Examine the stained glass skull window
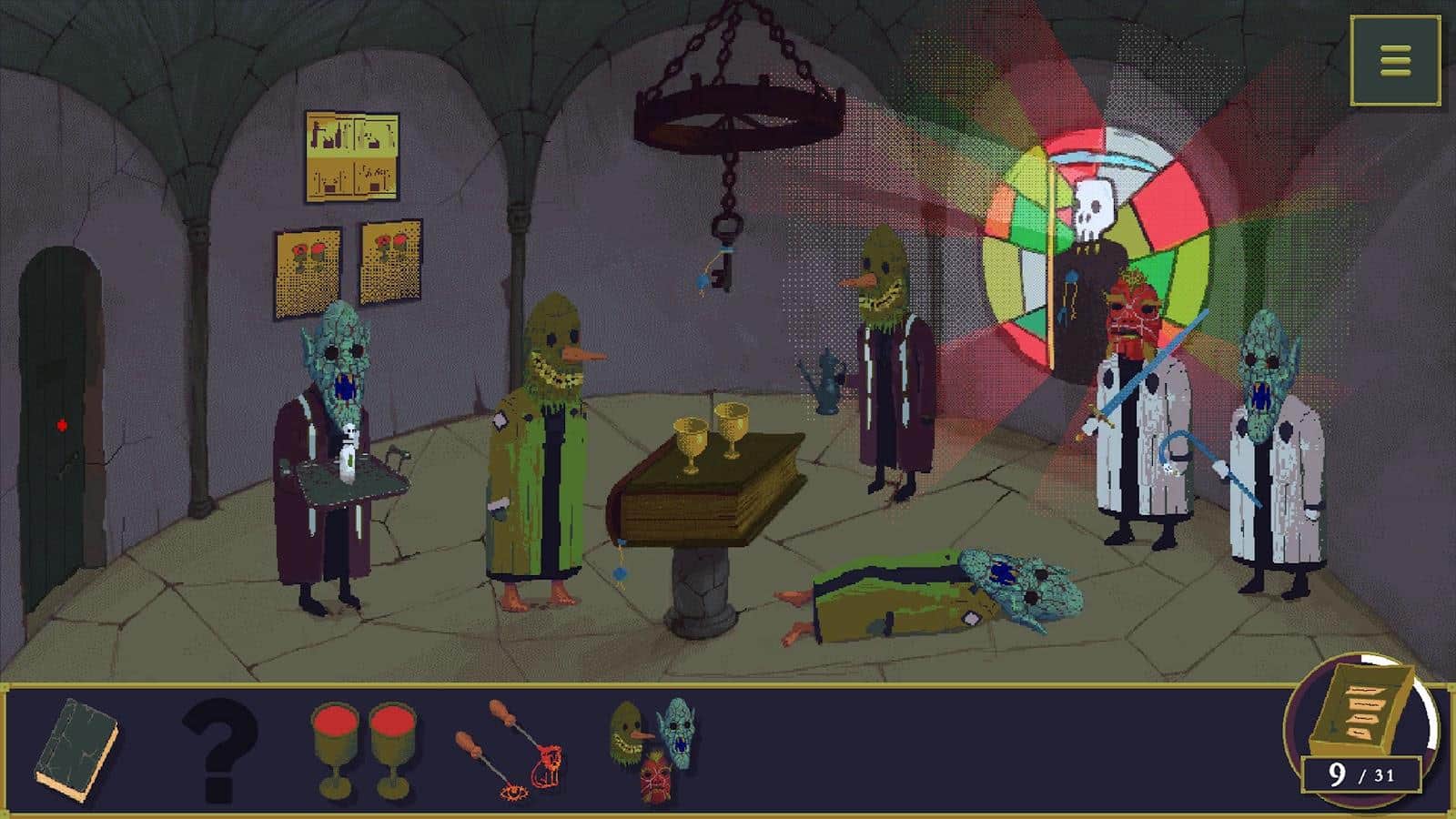This screenshot has height=819, width=1456. (1092, 209)
